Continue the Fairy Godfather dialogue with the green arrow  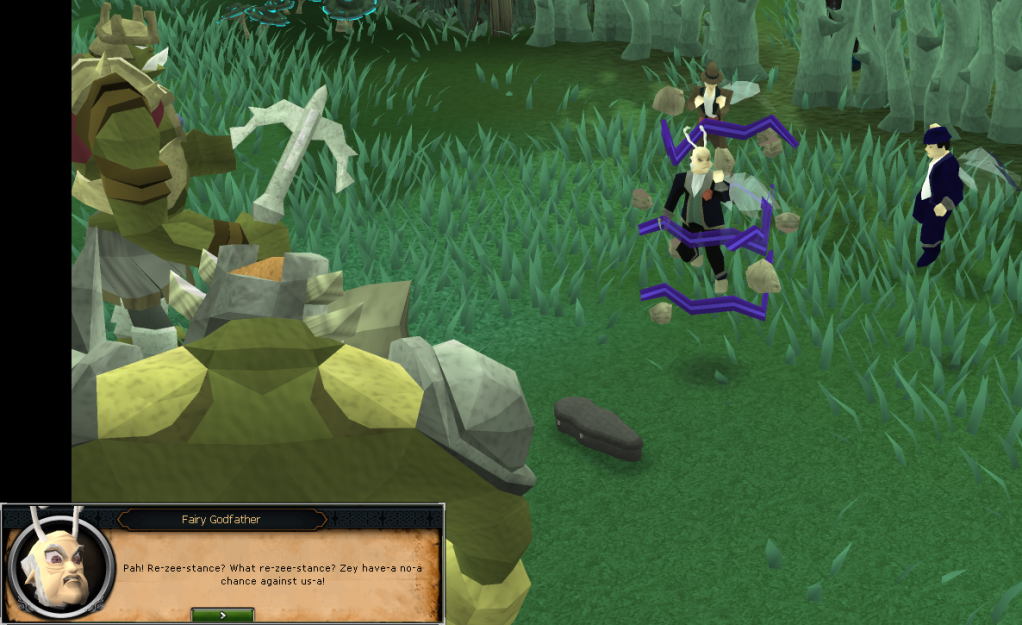tap(222, 614)
